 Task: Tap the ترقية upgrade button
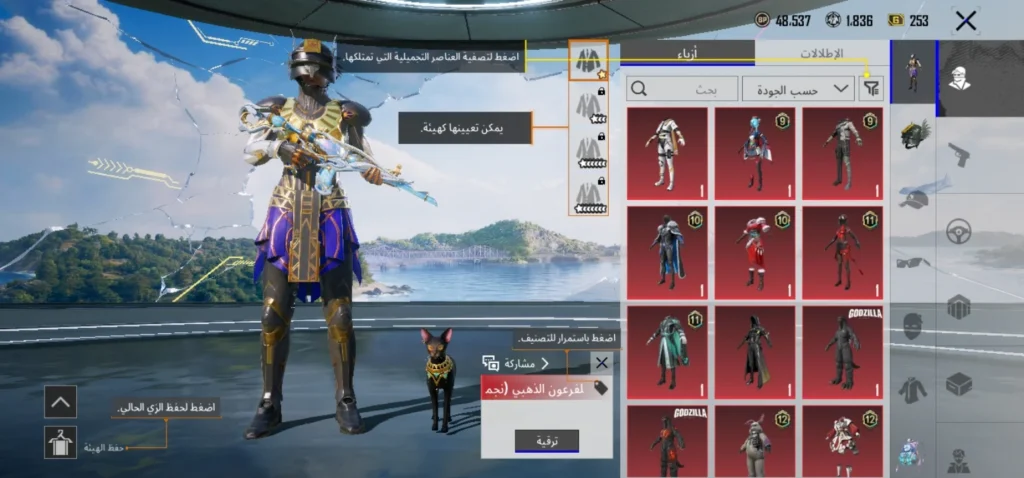(x=546, y=440)
